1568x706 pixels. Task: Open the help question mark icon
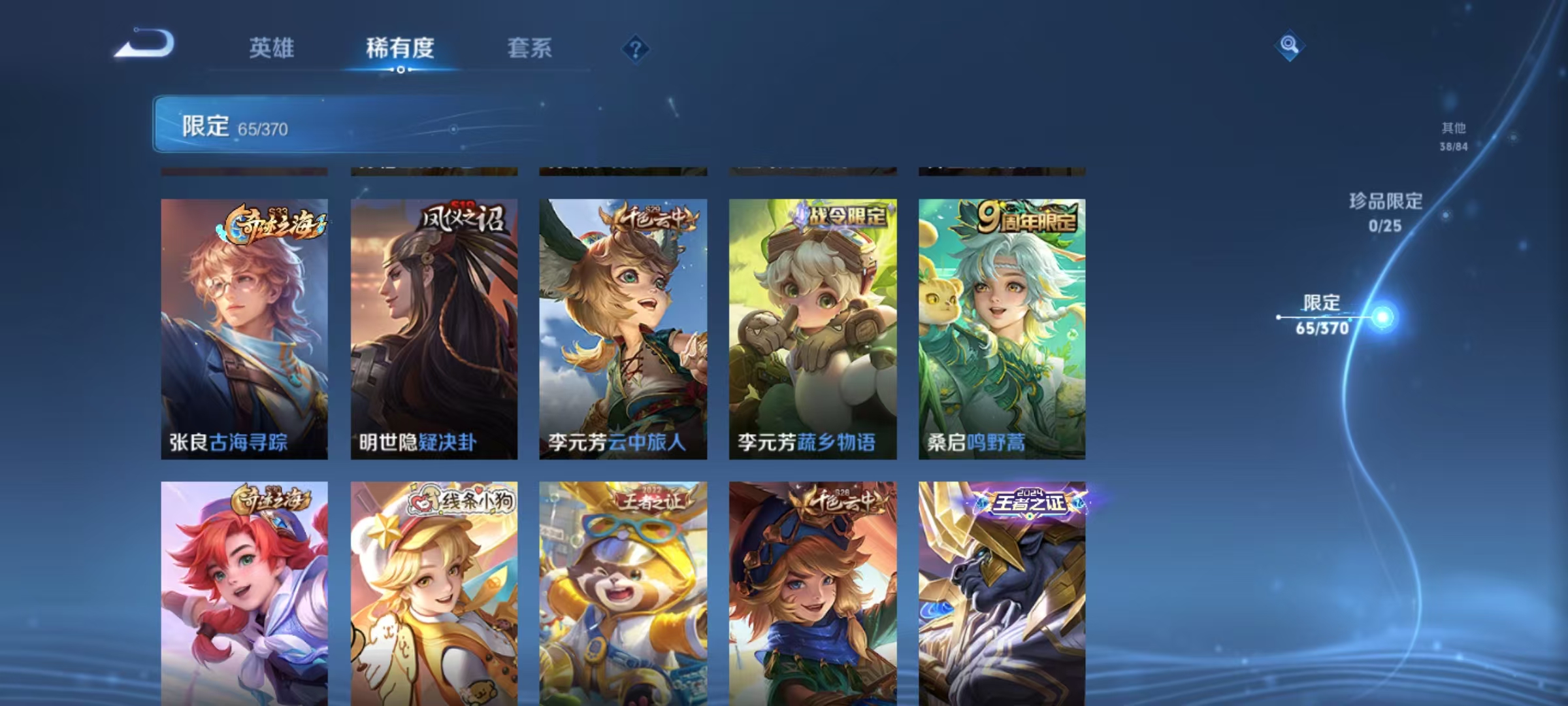coord(634,49)
